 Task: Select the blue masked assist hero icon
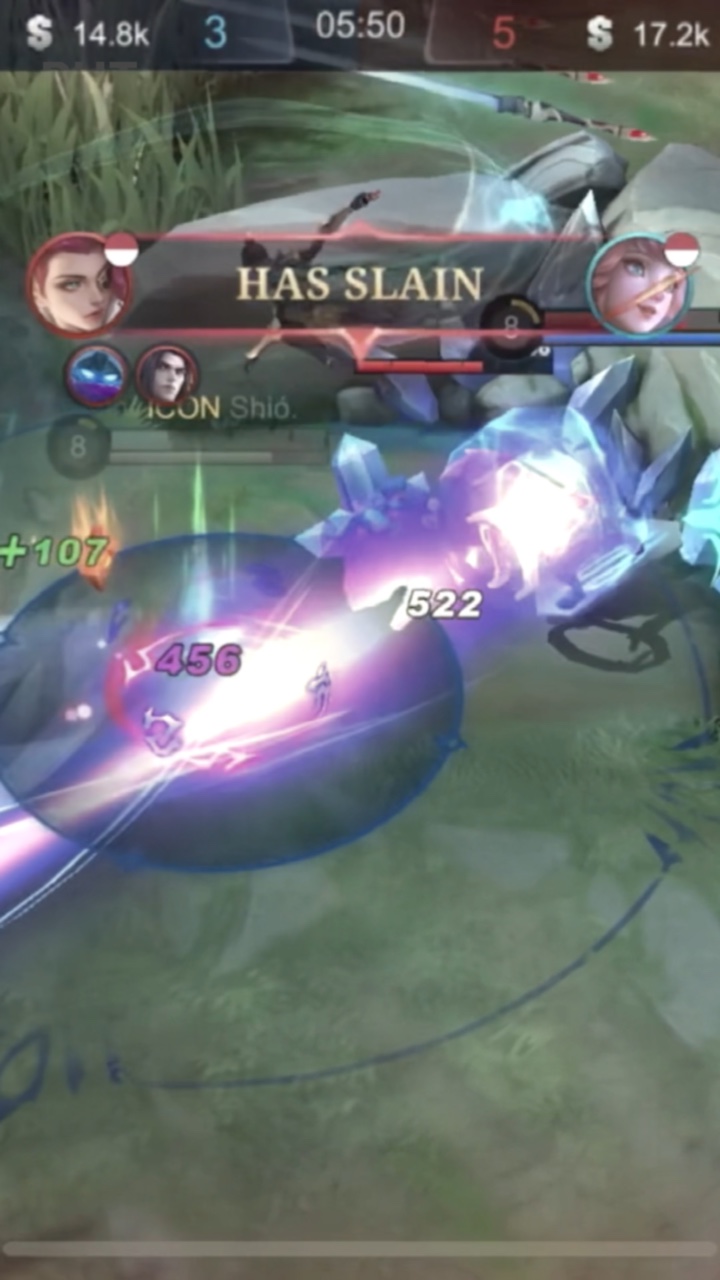[x=96, y=376]
